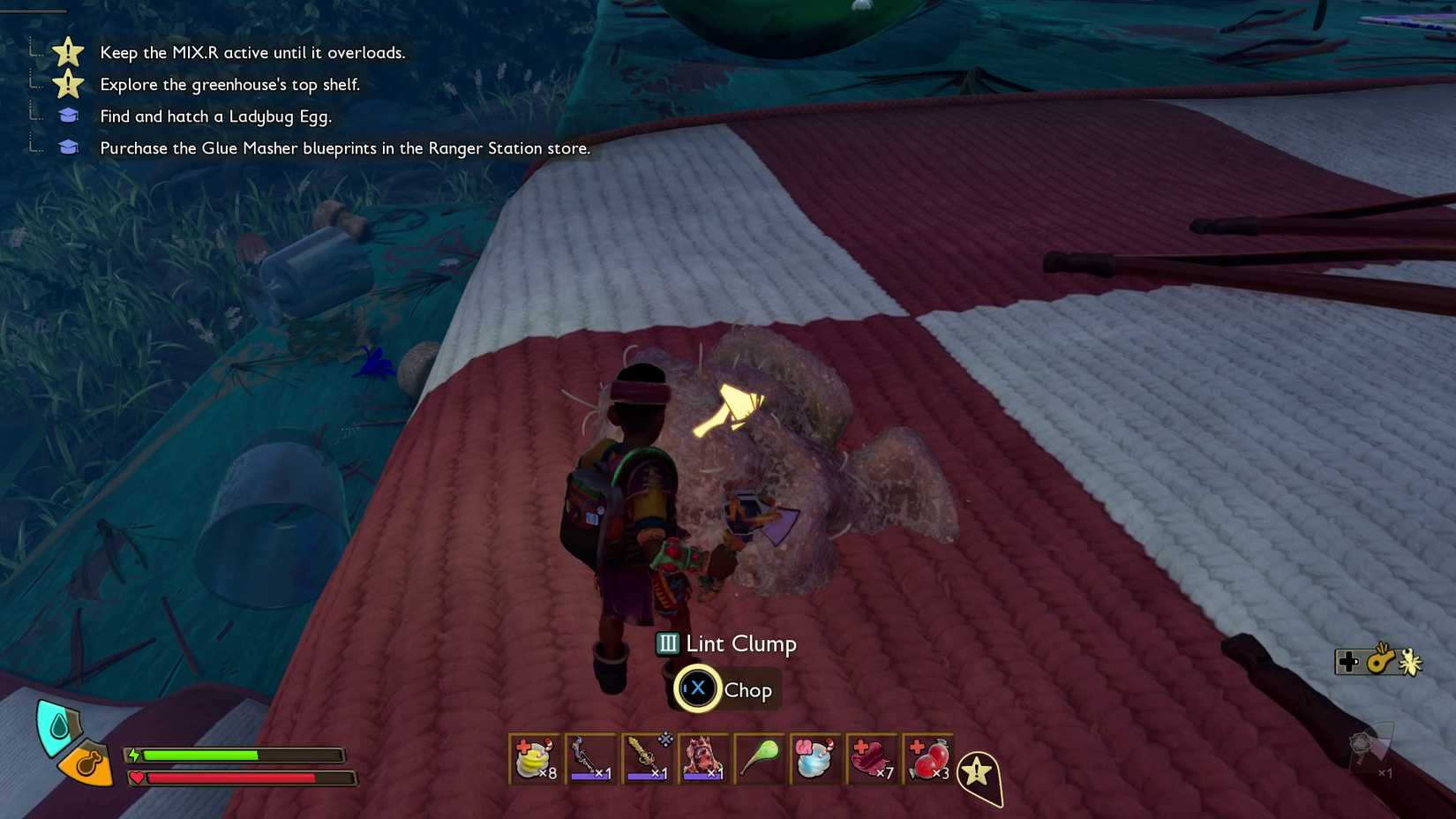Image resolution: width=1456 pixels, height=819 pixels.
Task: Select the gold sword in the hotbar
Action: (x=649, y=759)
